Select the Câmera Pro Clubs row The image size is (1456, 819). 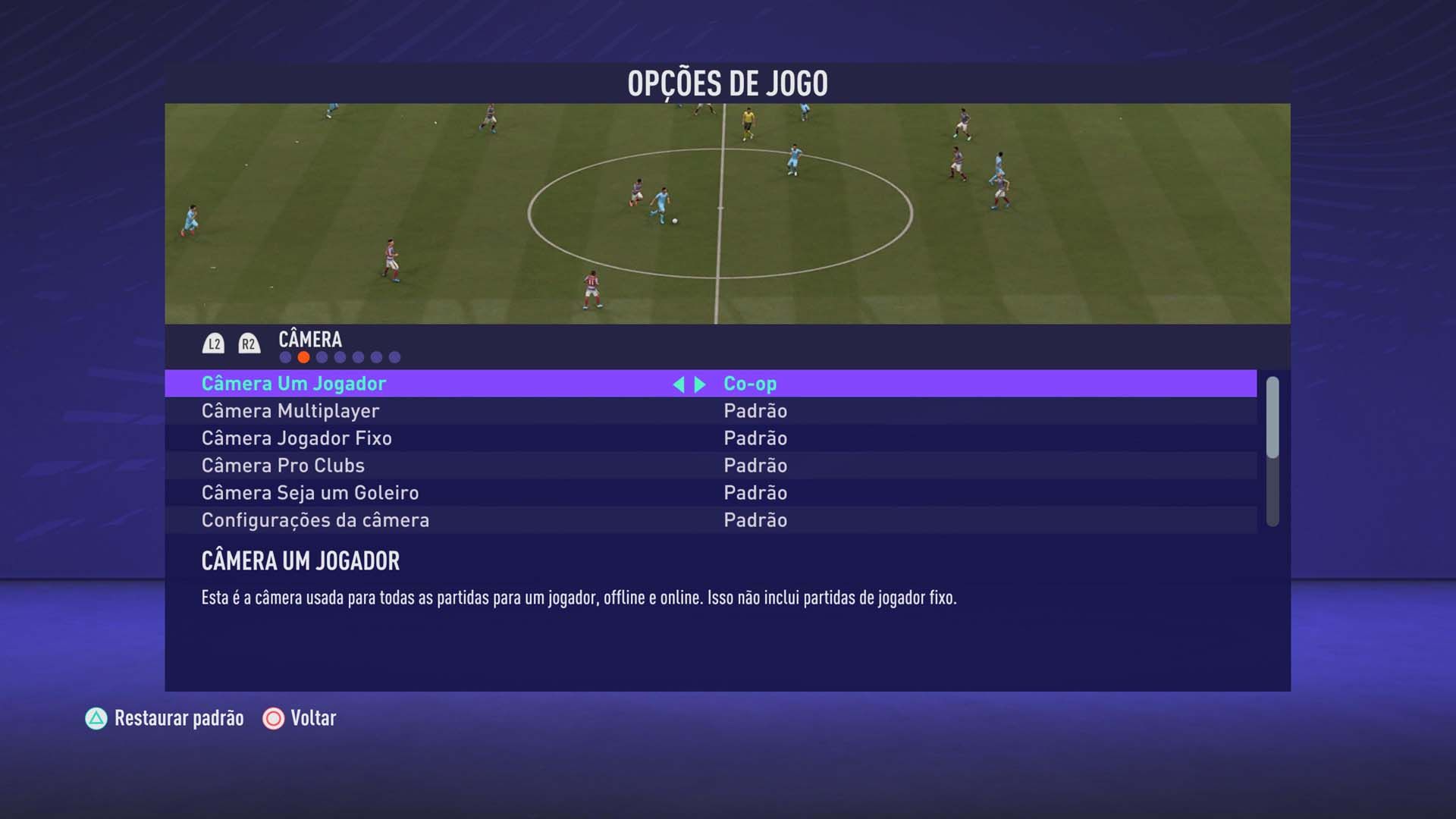(x=455, y=465)
